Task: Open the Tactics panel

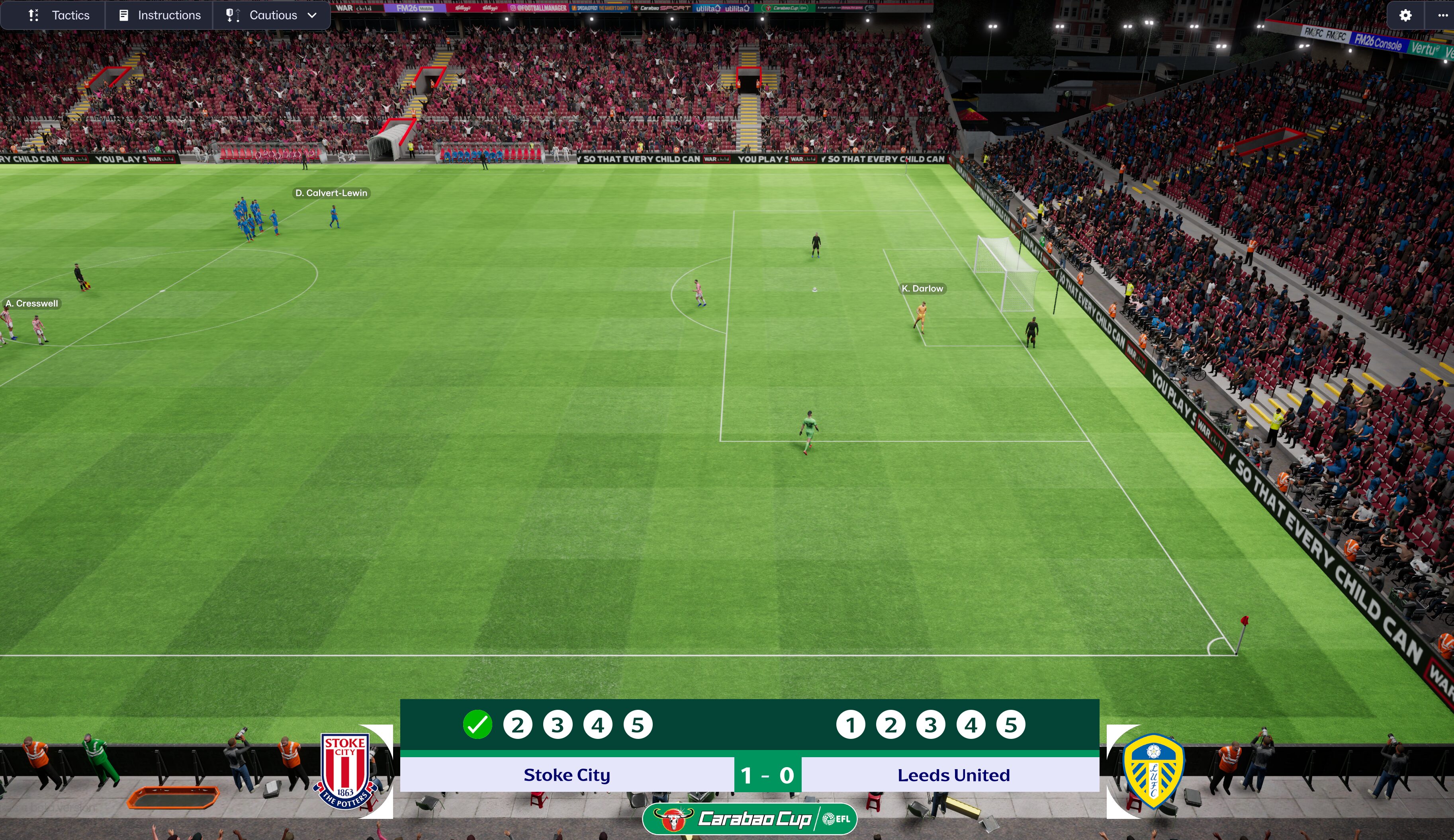Action: coord(59,15)
